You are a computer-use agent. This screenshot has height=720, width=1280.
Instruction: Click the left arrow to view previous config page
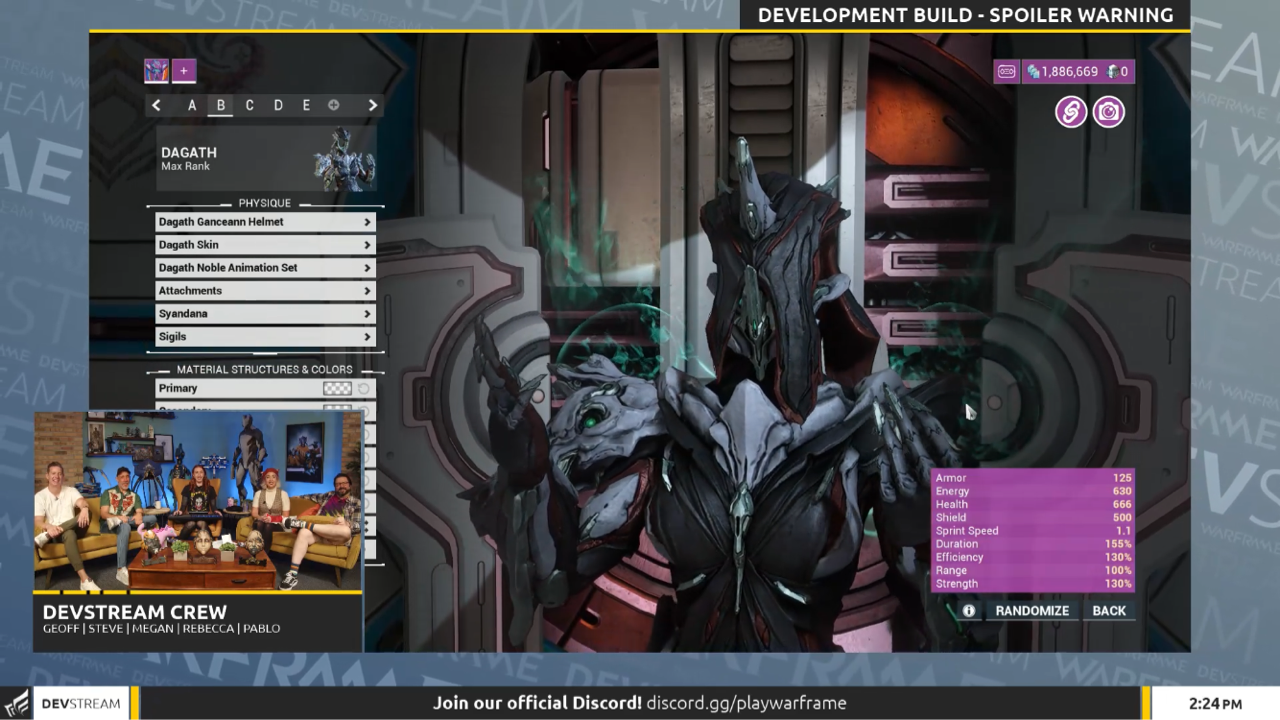156,105
